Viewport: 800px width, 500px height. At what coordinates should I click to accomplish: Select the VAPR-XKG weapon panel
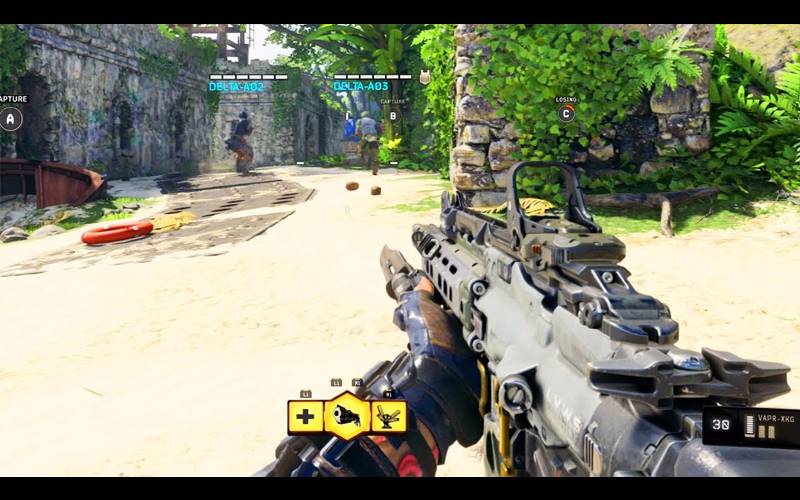pyautogui.click(x=750, y=427)
